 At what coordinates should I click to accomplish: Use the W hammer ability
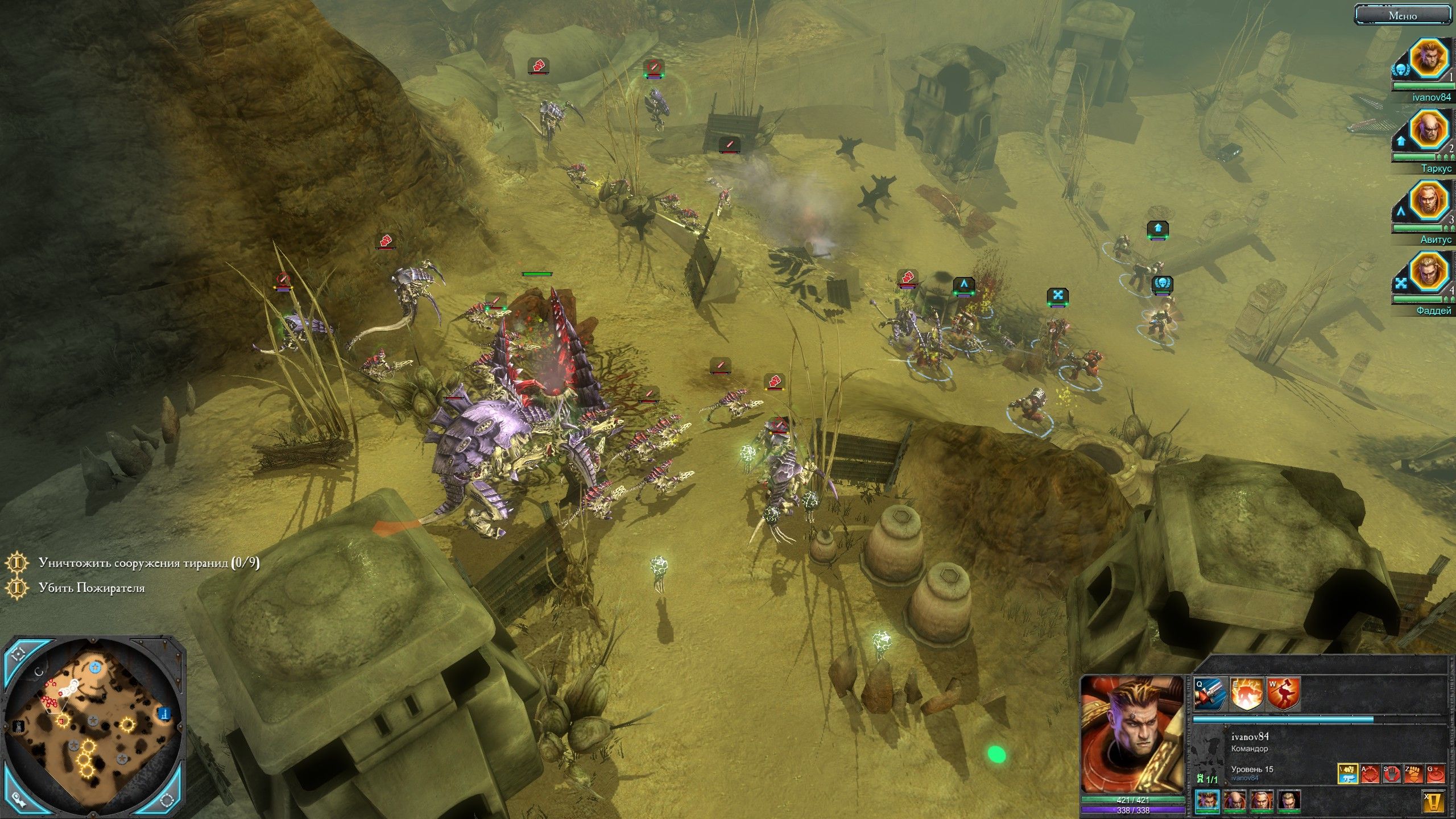point(1283,694)
